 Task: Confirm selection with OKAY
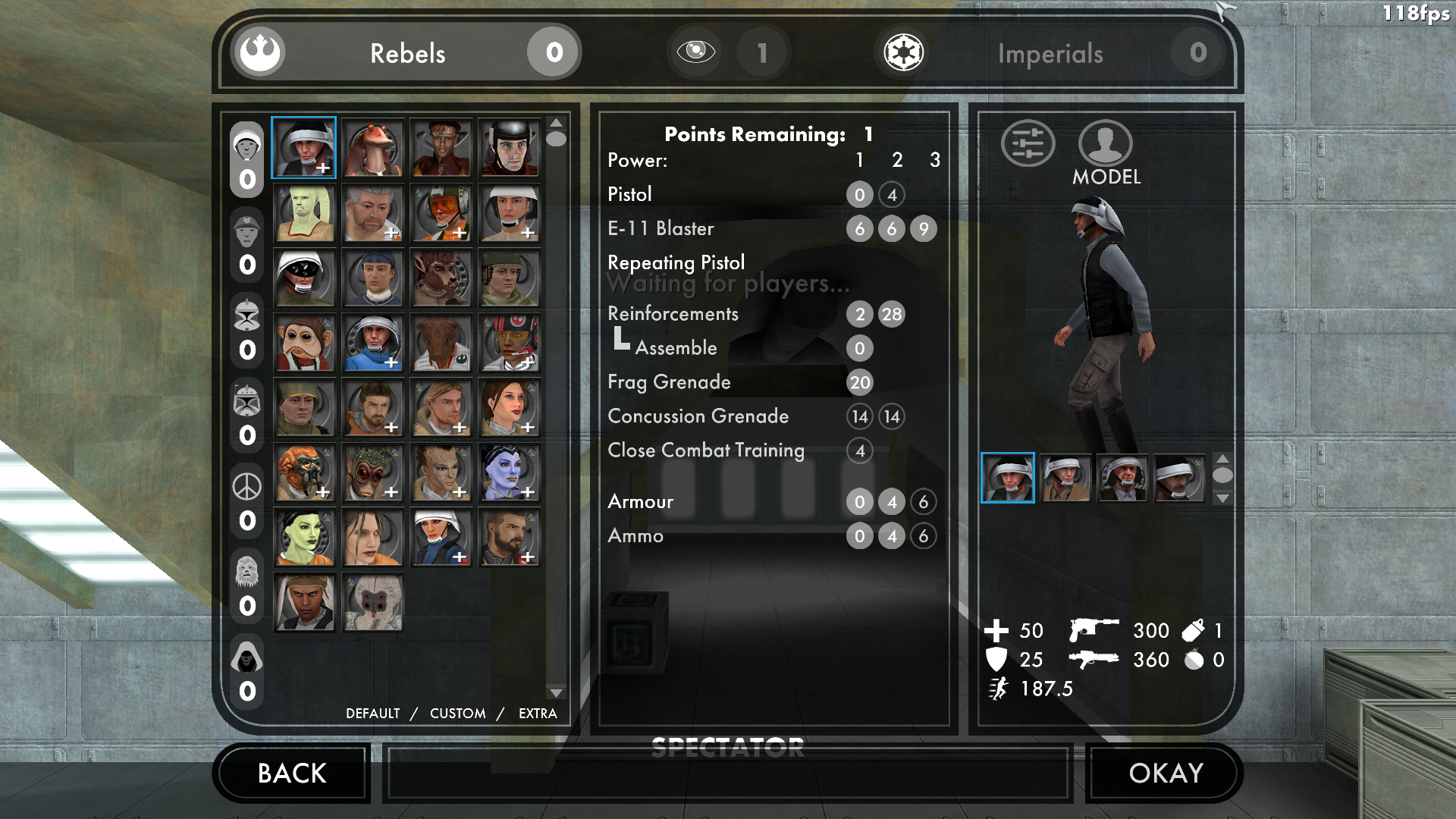(1165, 773)
